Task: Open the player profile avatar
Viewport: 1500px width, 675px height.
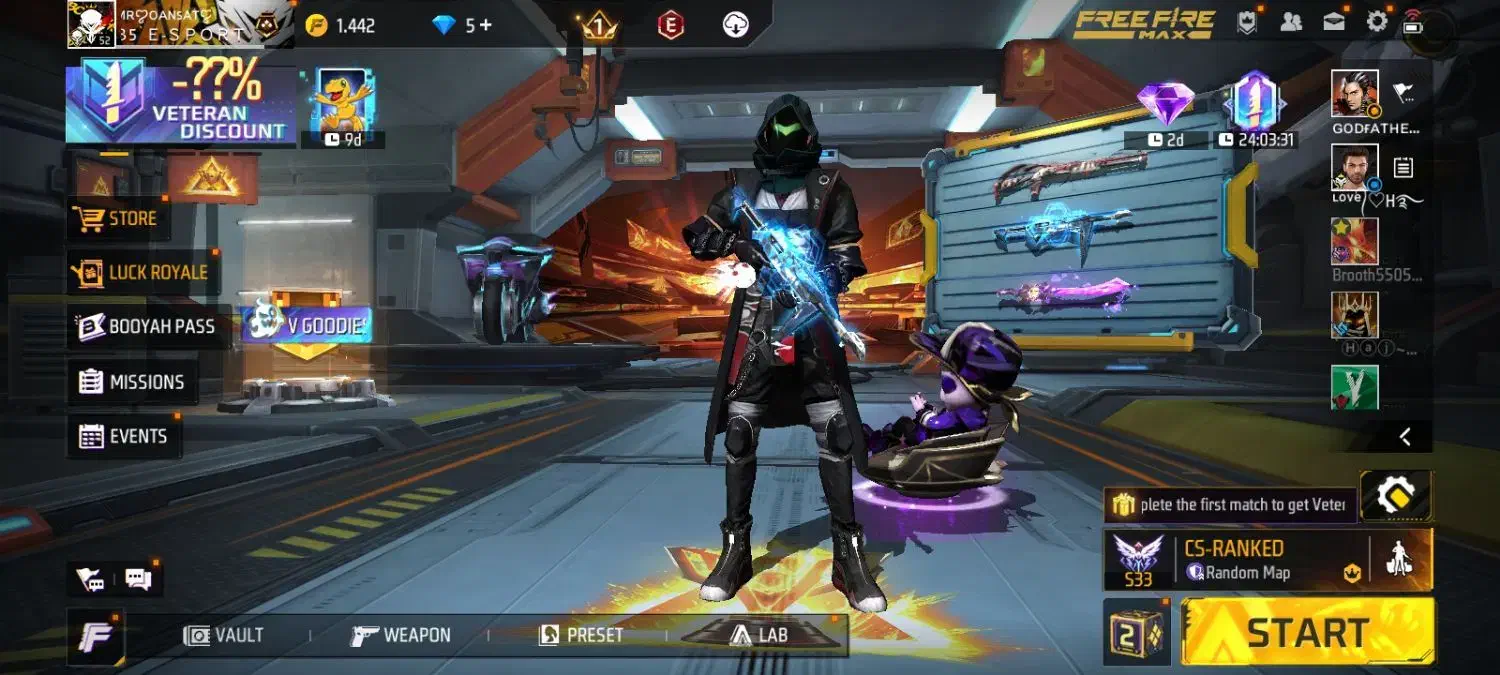Action: [91, 24]
